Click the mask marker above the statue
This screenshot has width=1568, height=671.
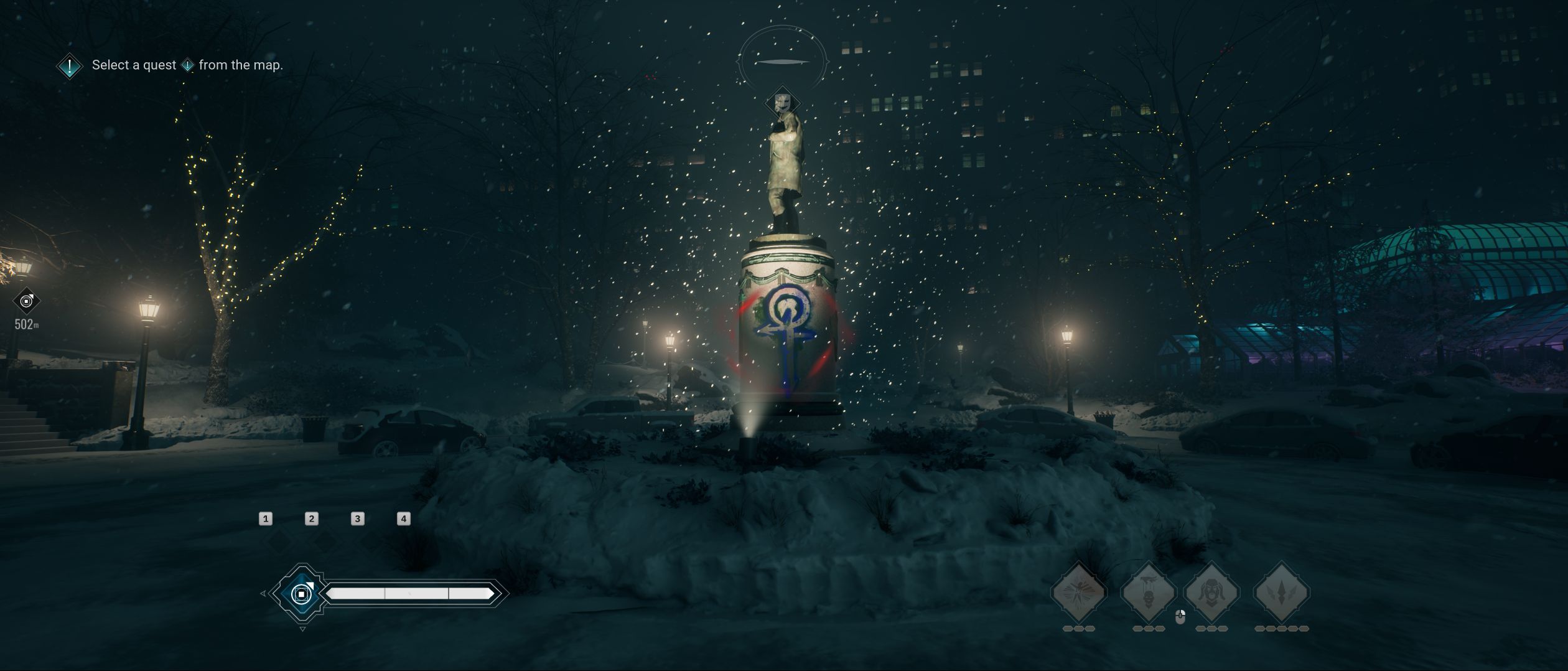click(782, 102)
